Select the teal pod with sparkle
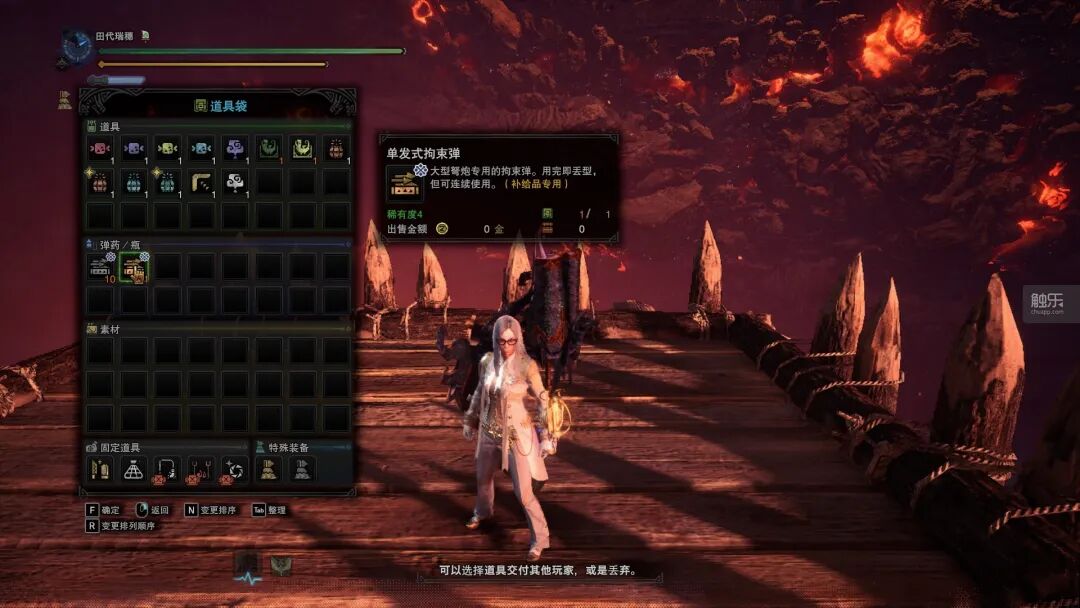The width and height of the screenshot is (1080, 608). point(167,182)
